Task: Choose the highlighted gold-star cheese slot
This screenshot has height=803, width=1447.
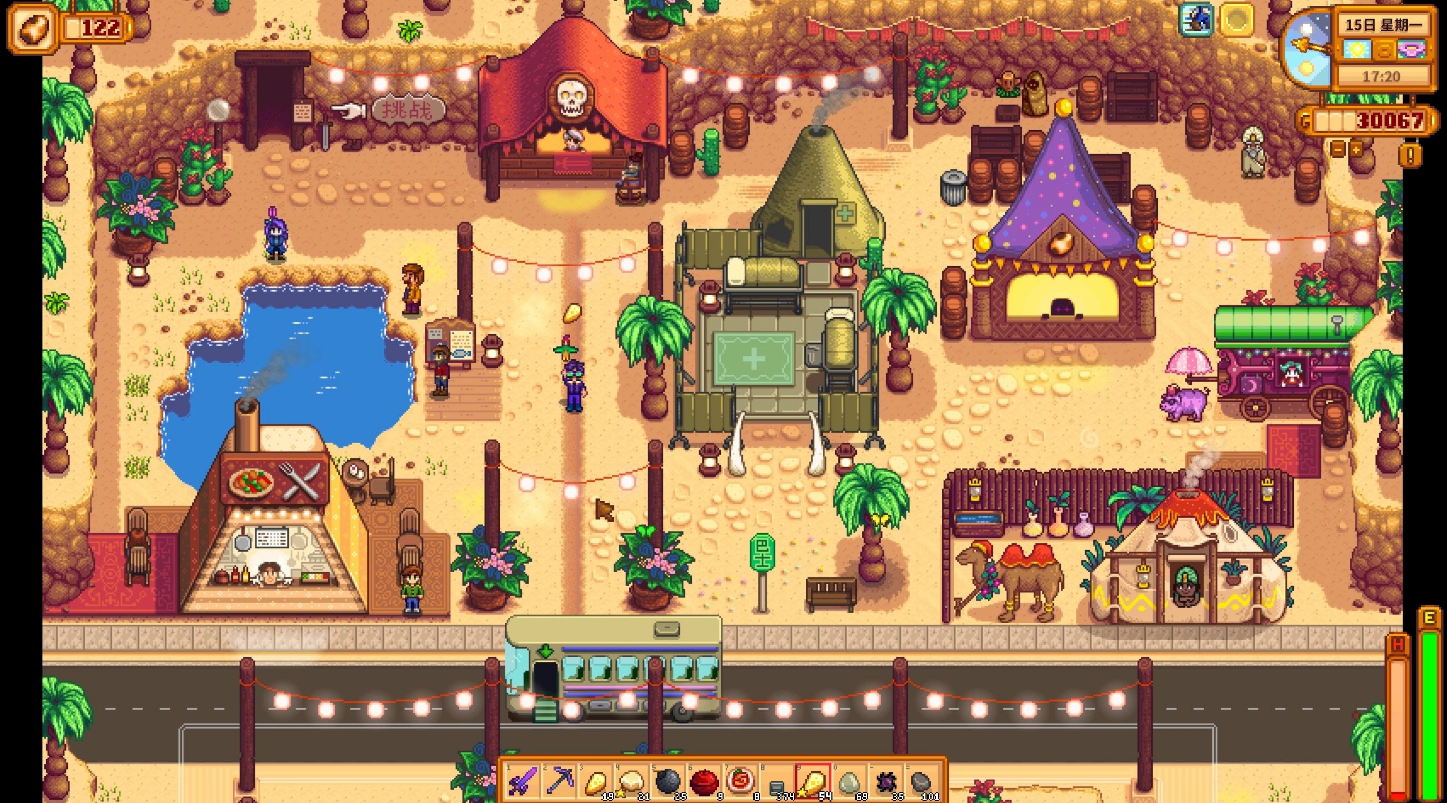Action: (x=812, y=779)
